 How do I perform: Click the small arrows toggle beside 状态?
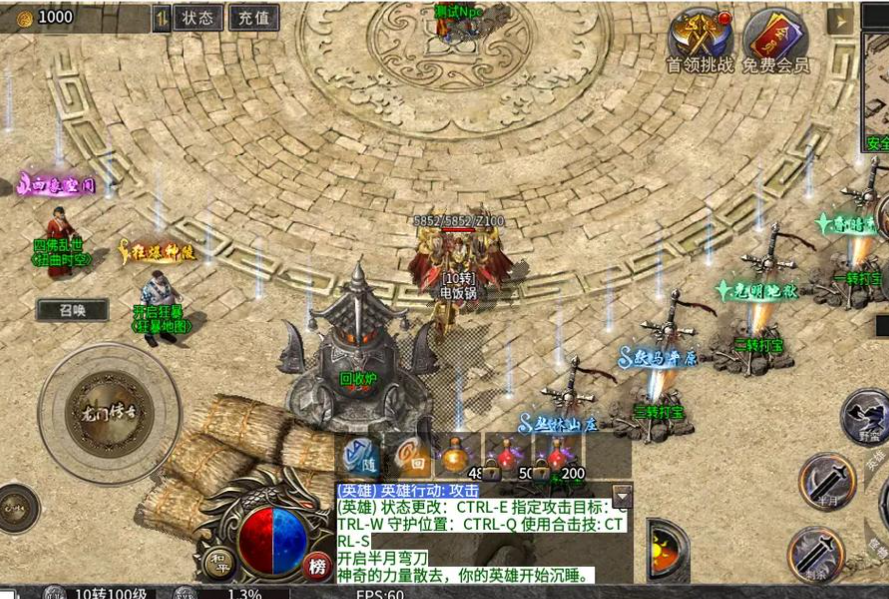[161, 17]
